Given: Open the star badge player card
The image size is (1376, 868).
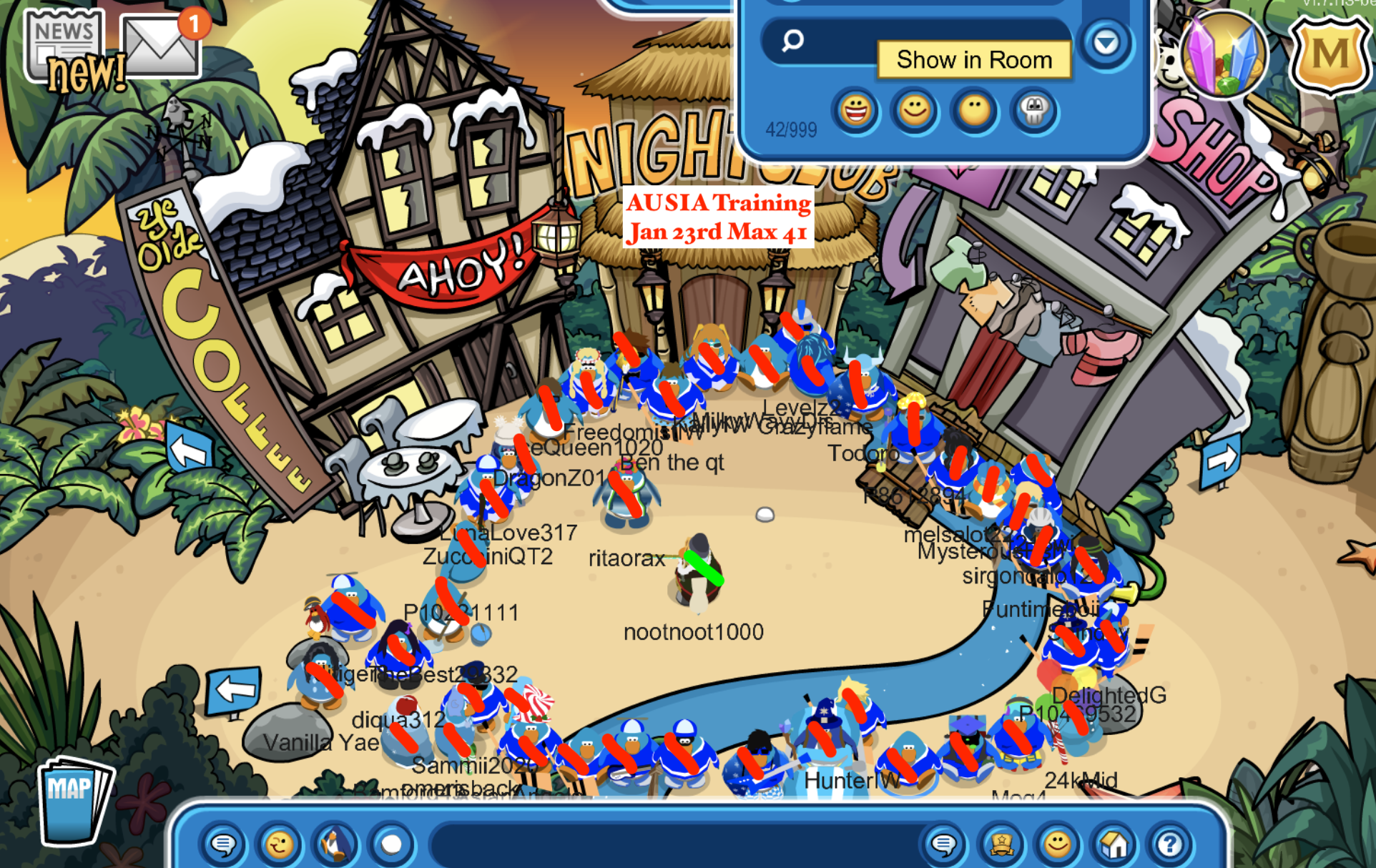Looking at the screenshot, I should pyautogui.click(x=1001, y=845).
